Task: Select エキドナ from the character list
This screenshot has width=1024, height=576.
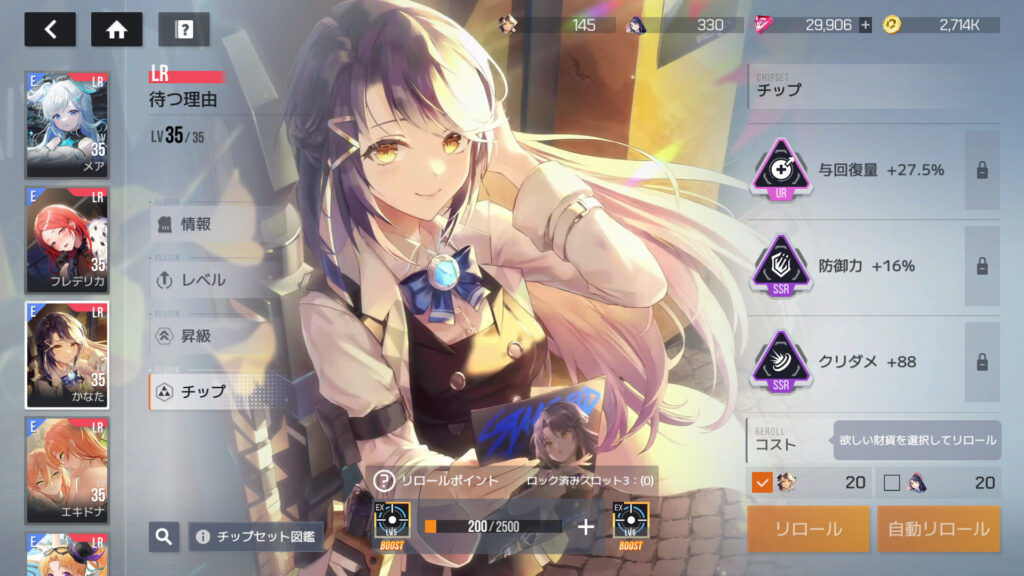Action: [x=67, y=469]
